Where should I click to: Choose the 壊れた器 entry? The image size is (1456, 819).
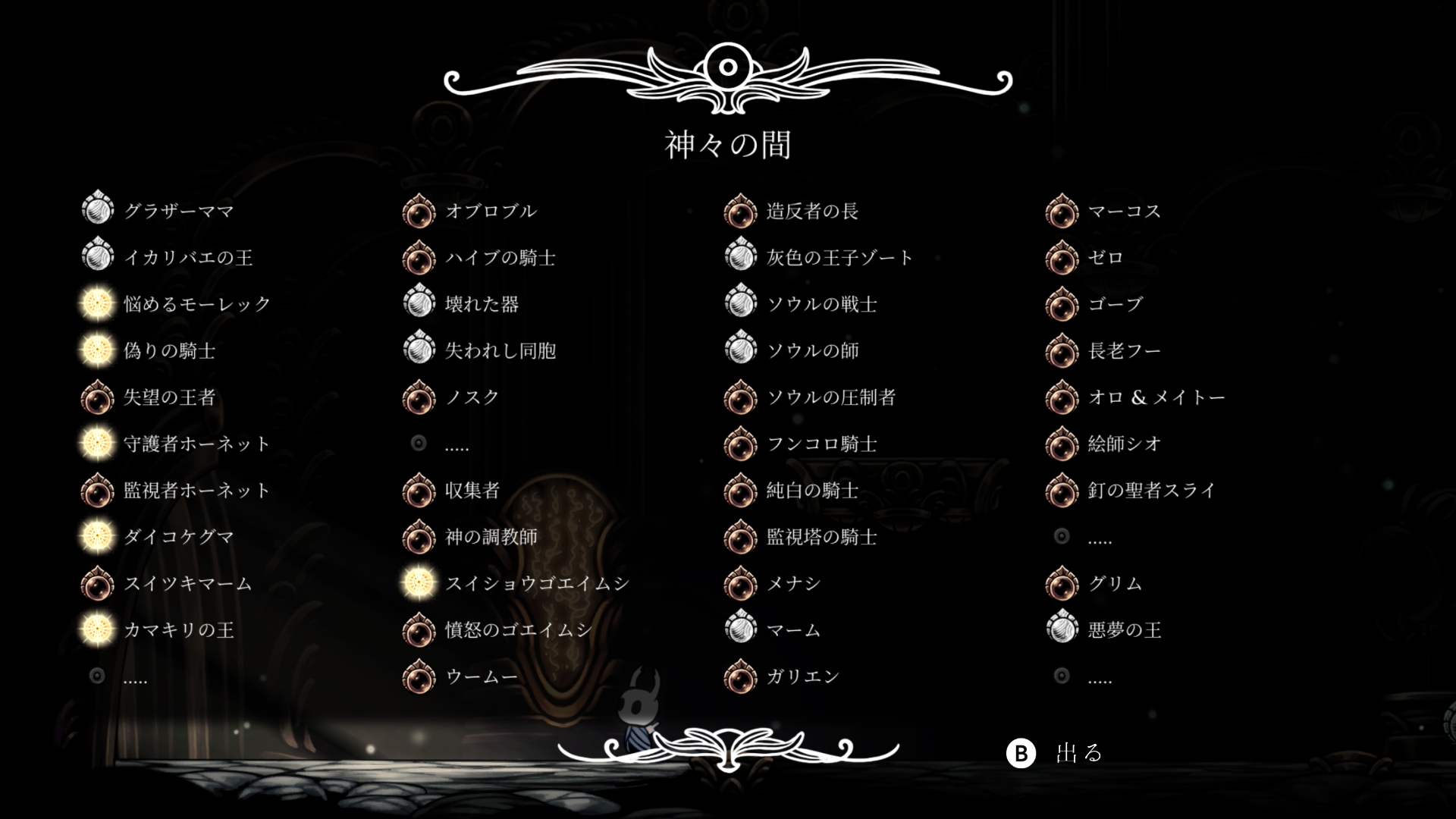[482, 304]
